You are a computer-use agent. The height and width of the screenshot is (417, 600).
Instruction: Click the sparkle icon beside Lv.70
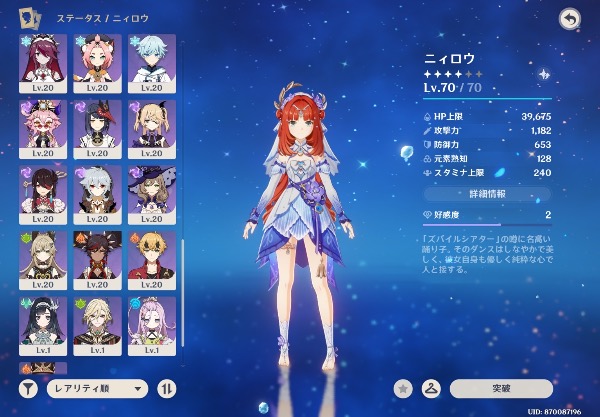point(544,74)
